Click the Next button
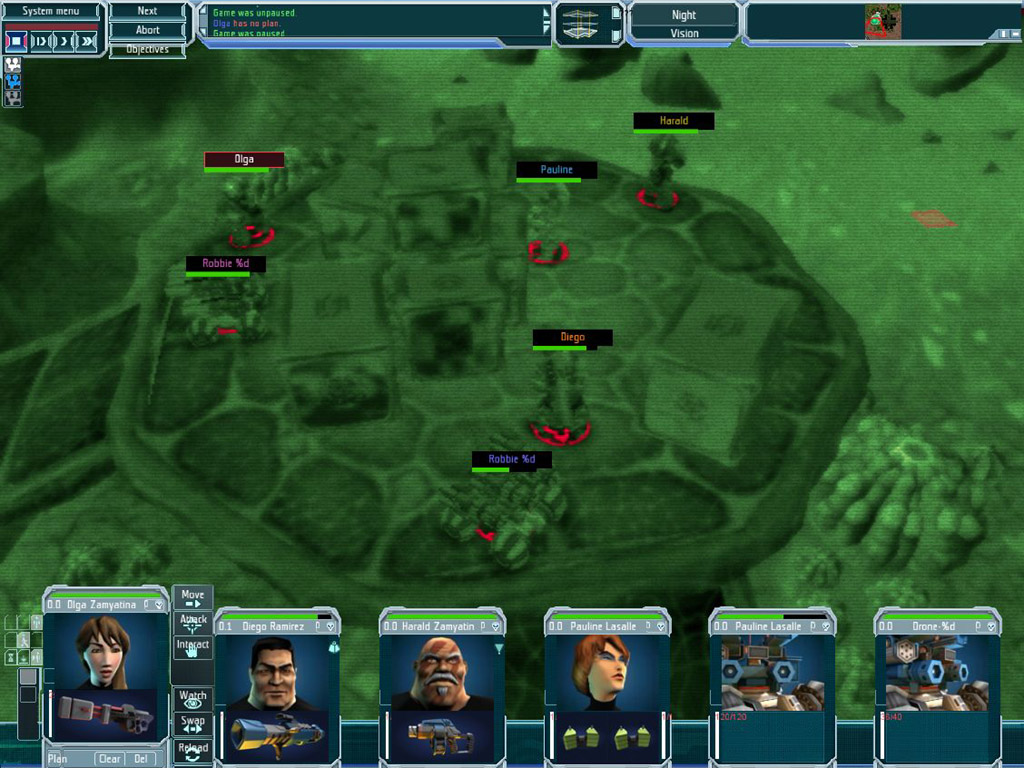Screen dimensions: 1024x768 (x=147, y=11)
